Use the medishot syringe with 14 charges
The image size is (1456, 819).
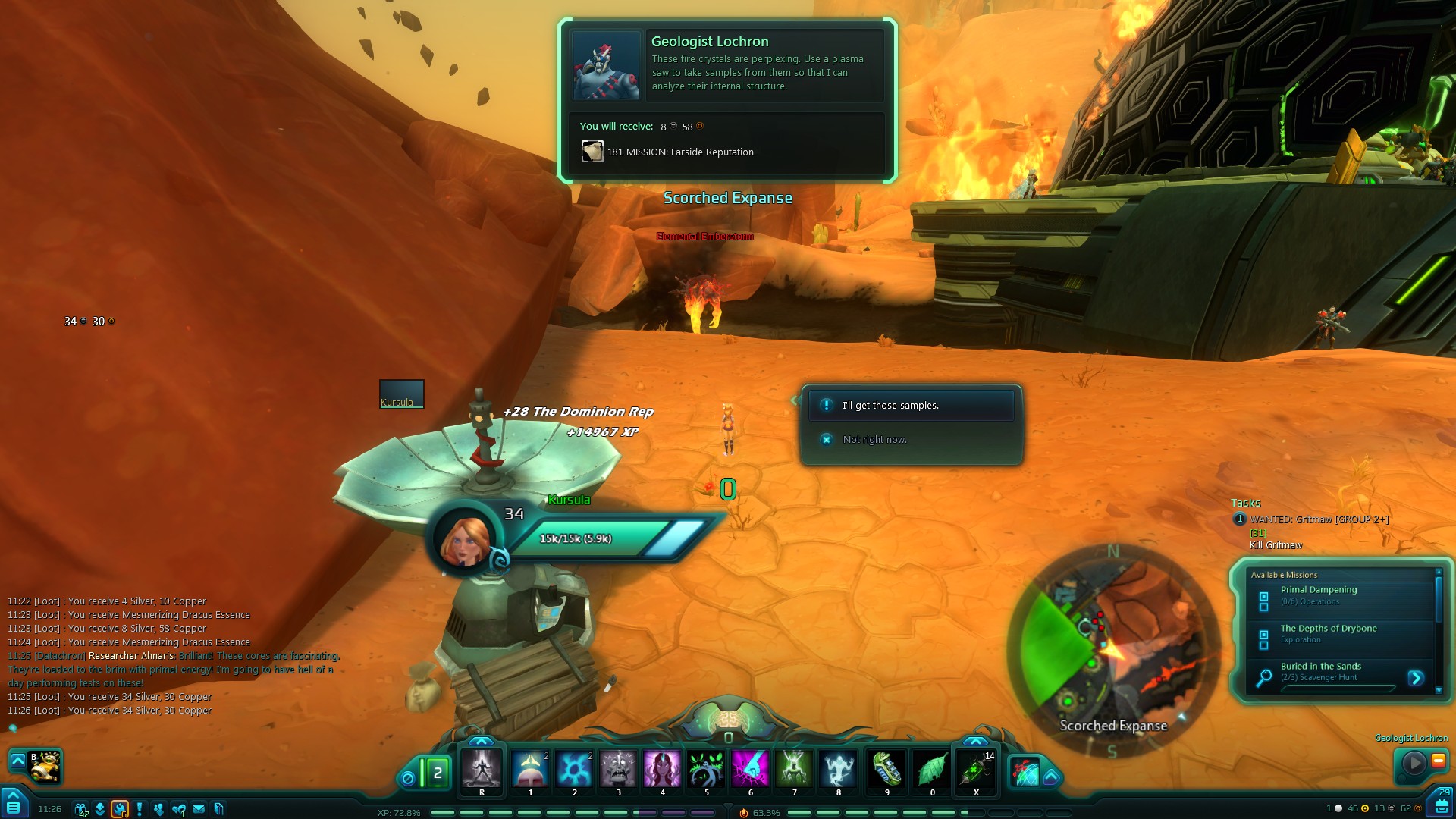975,769
